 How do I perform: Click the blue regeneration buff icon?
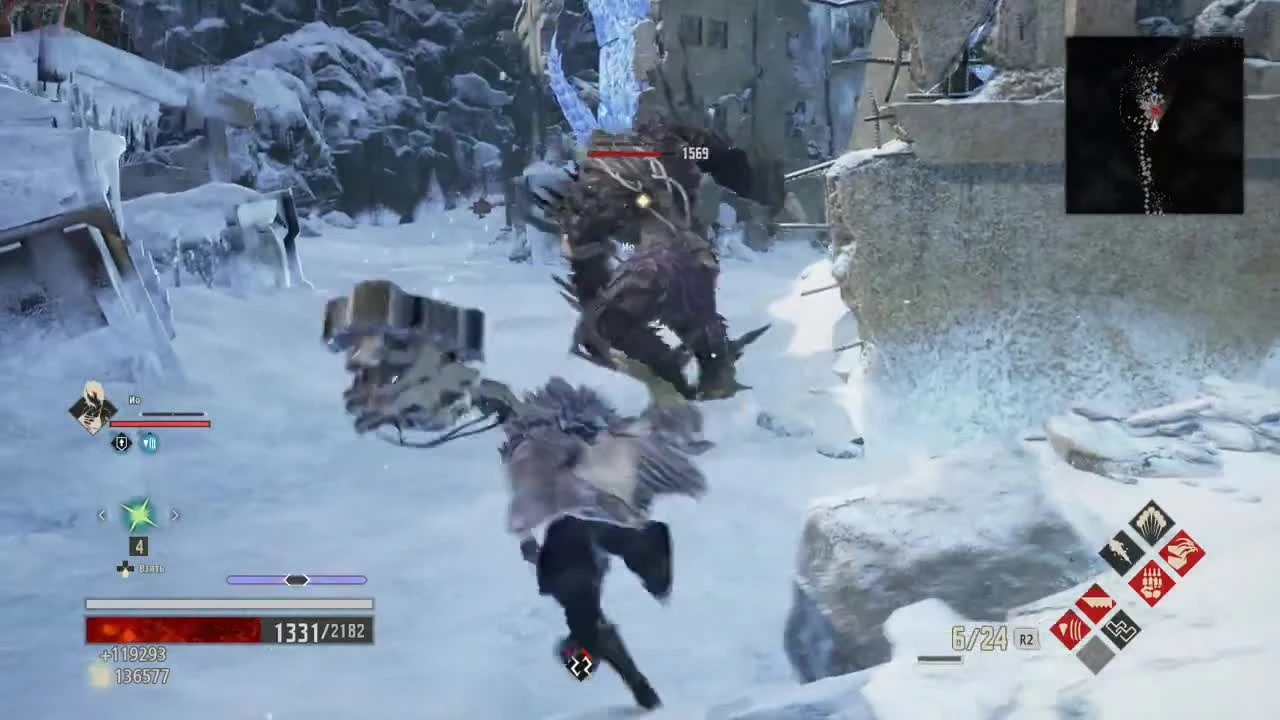coord(149,442)
